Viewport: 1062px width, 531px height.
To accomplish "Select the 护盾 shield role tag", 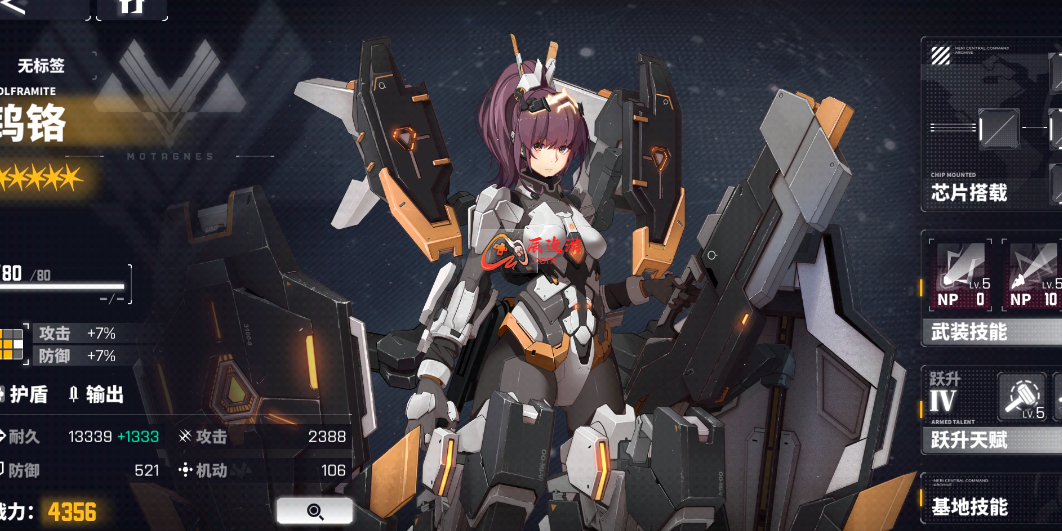I will [x=30, y=394].
